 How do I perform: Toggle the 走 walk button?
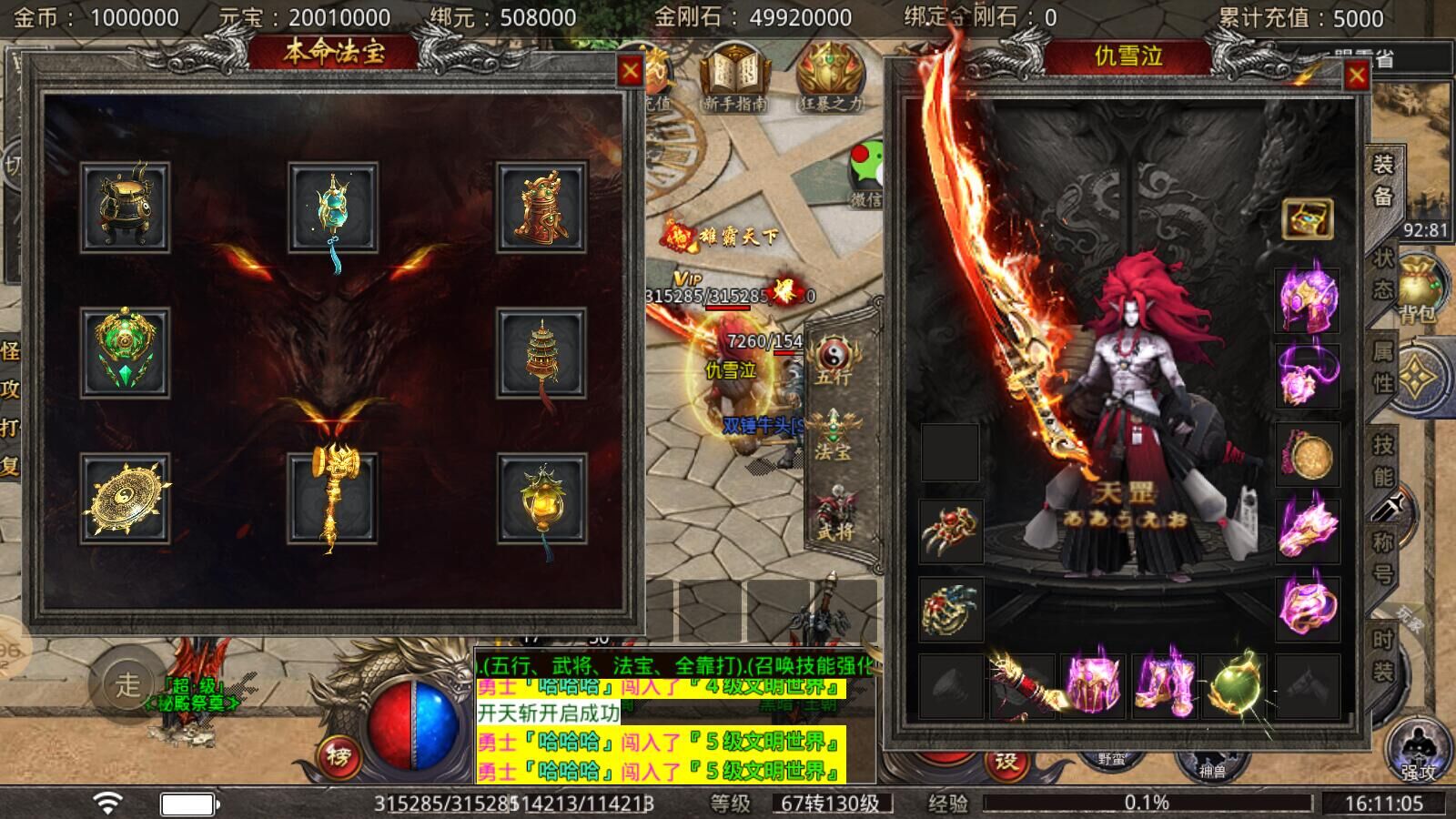(127, 683)
